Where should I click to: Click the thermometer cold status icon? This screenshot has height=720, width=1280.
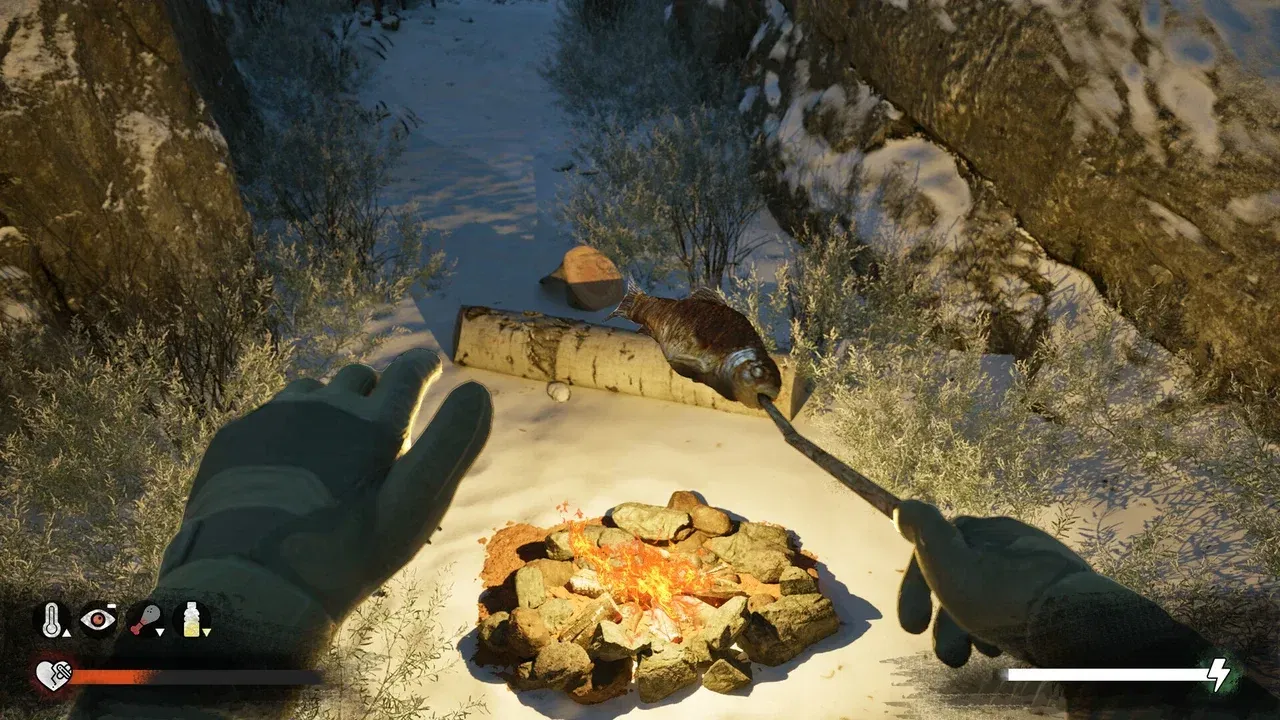(x=52, y=619)
